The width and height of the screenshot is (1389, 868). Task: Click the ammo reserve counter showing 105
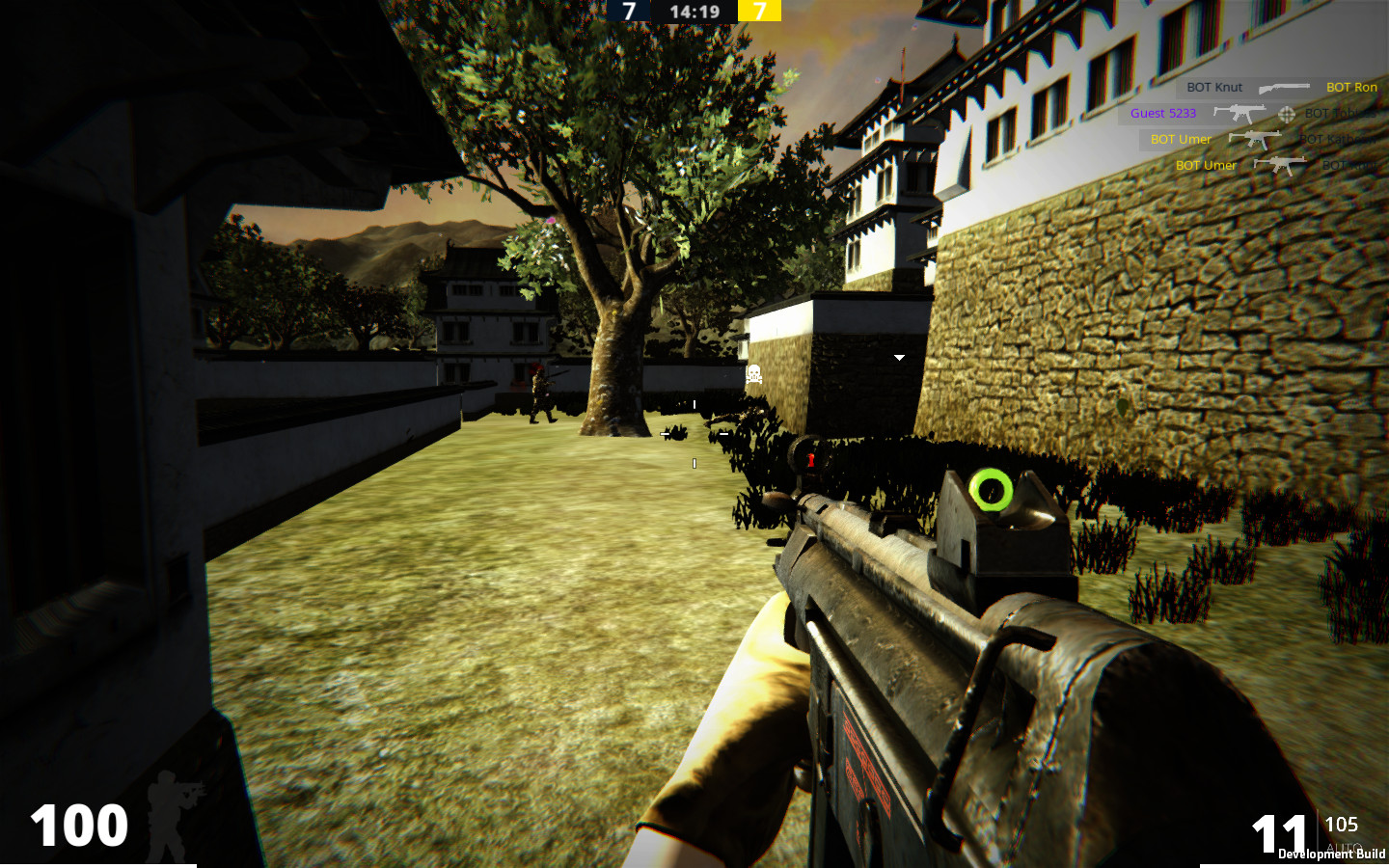(x=1343, y=826)
